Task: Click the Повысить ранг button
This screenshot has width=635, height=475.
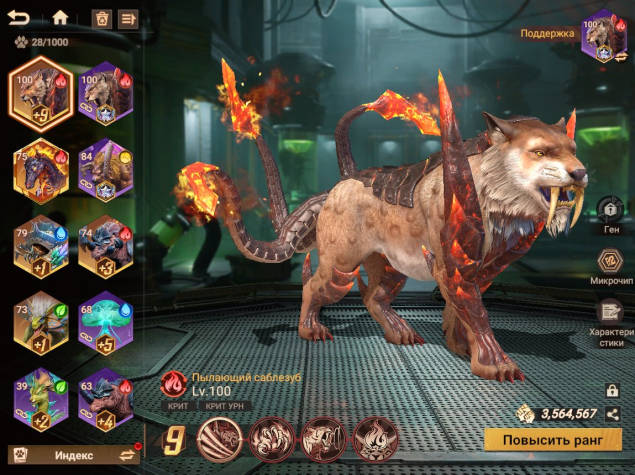Action: coord(553,438)
